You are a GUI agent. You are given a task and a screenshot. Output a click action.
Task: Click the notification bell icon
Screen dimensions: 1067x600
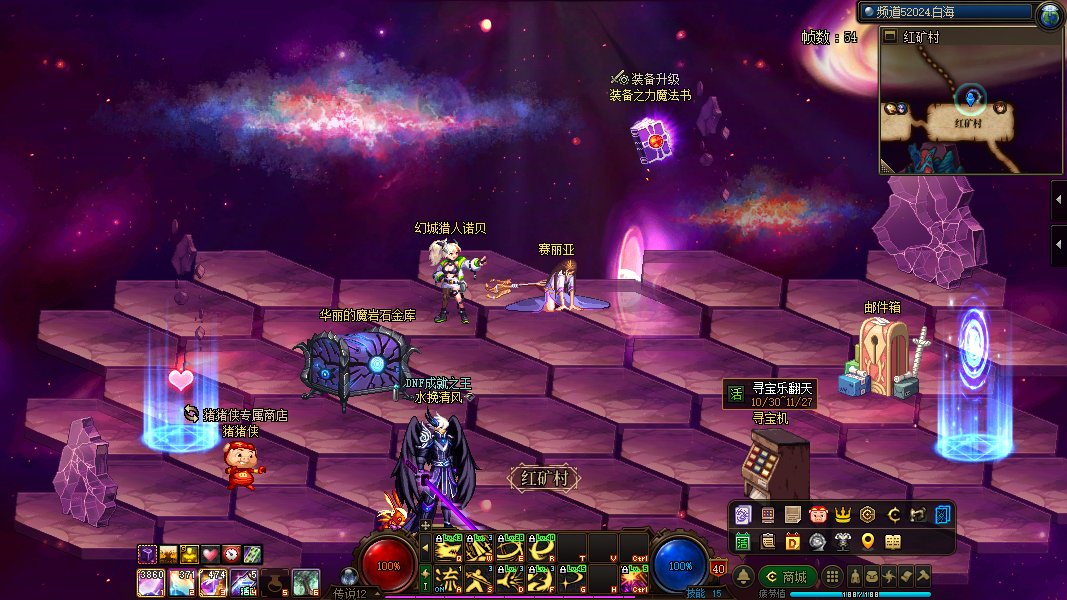coord(744,577)
